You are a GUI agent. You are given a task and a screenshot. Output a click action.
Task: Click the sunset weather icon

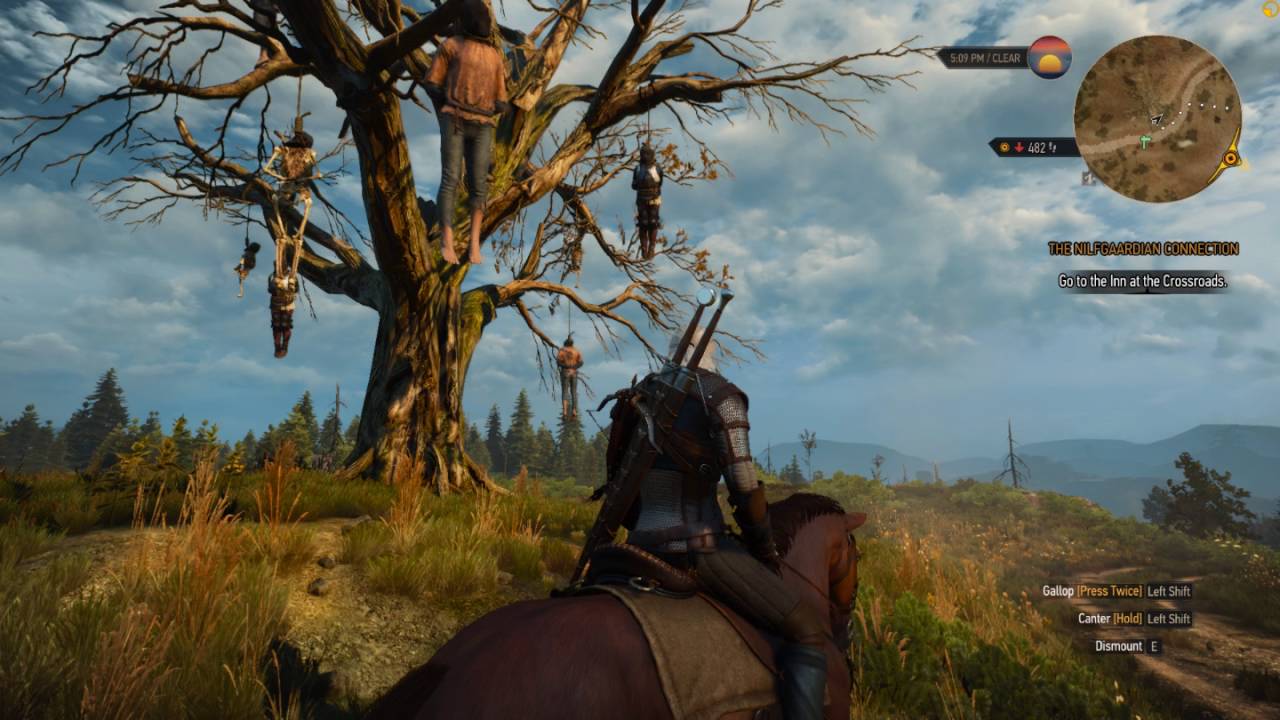coord(1049,57)
